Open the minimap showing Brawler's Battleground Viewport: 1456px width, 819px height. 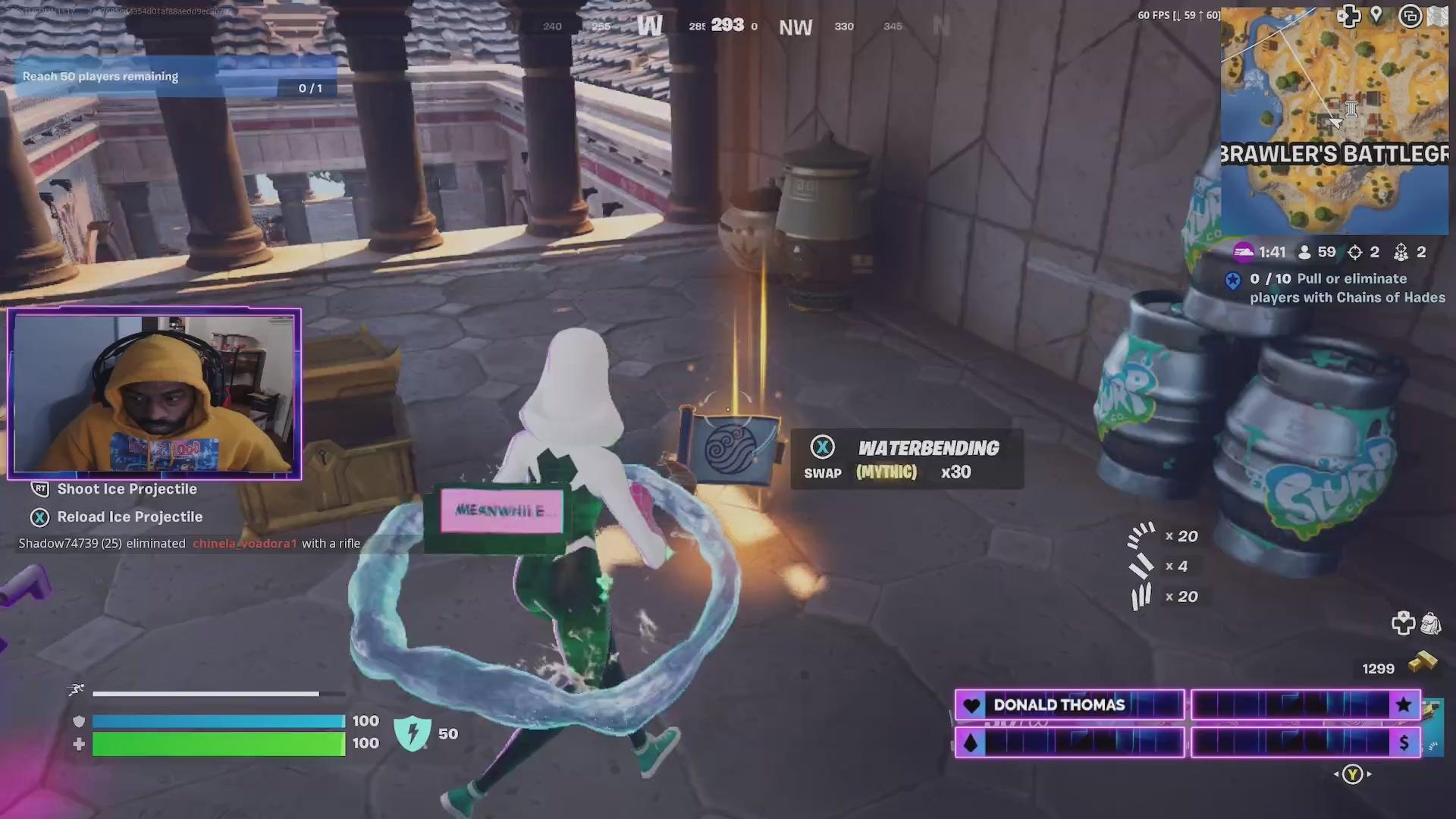tap(1335, 121)
